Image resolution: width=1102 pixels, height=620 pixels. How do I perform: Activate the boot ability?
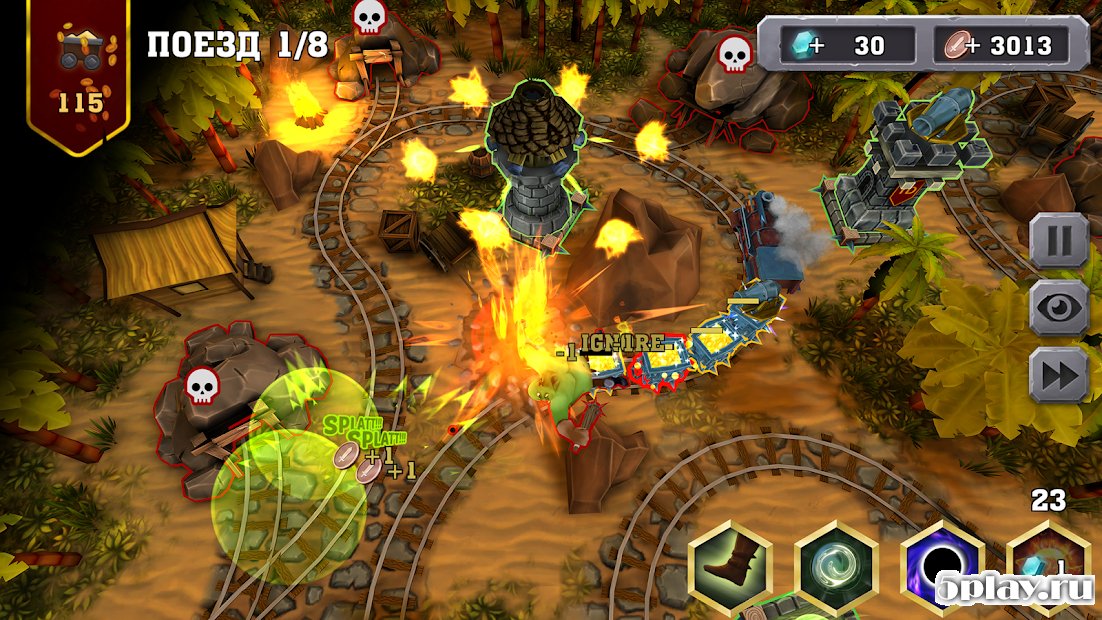coord(731,566)
